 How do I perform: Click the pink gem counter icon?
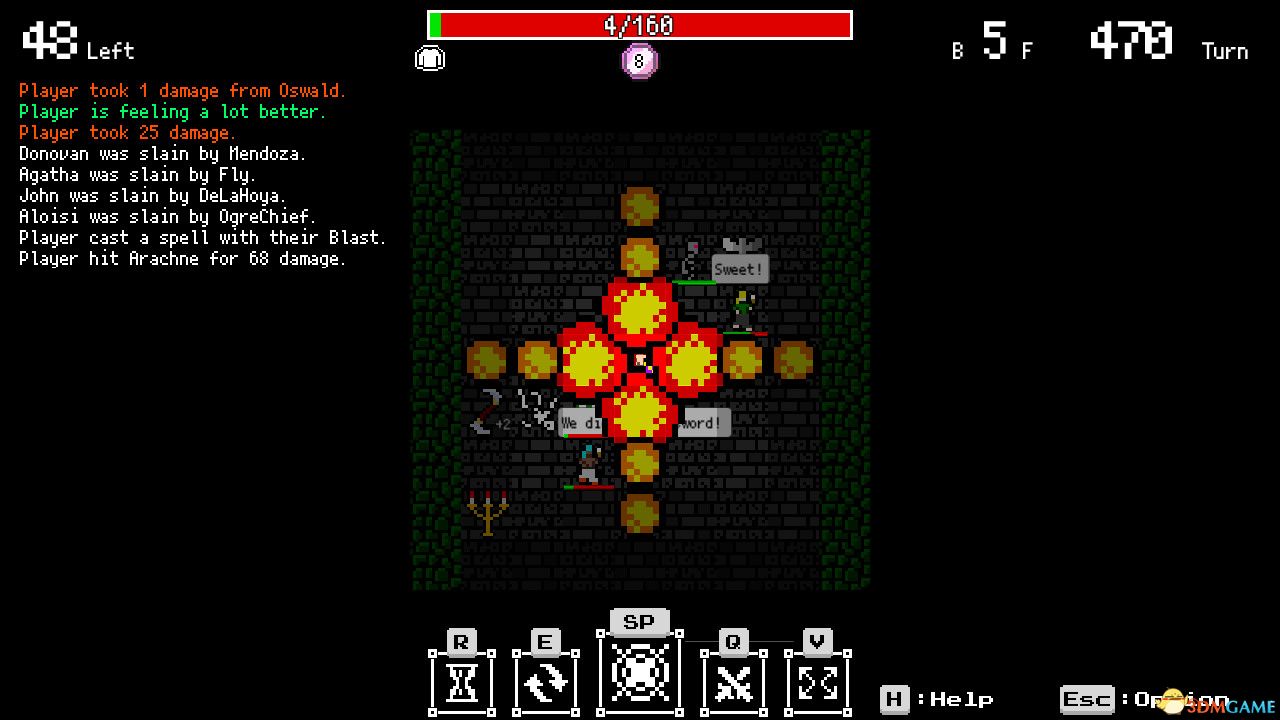click(x=640, y=61)
